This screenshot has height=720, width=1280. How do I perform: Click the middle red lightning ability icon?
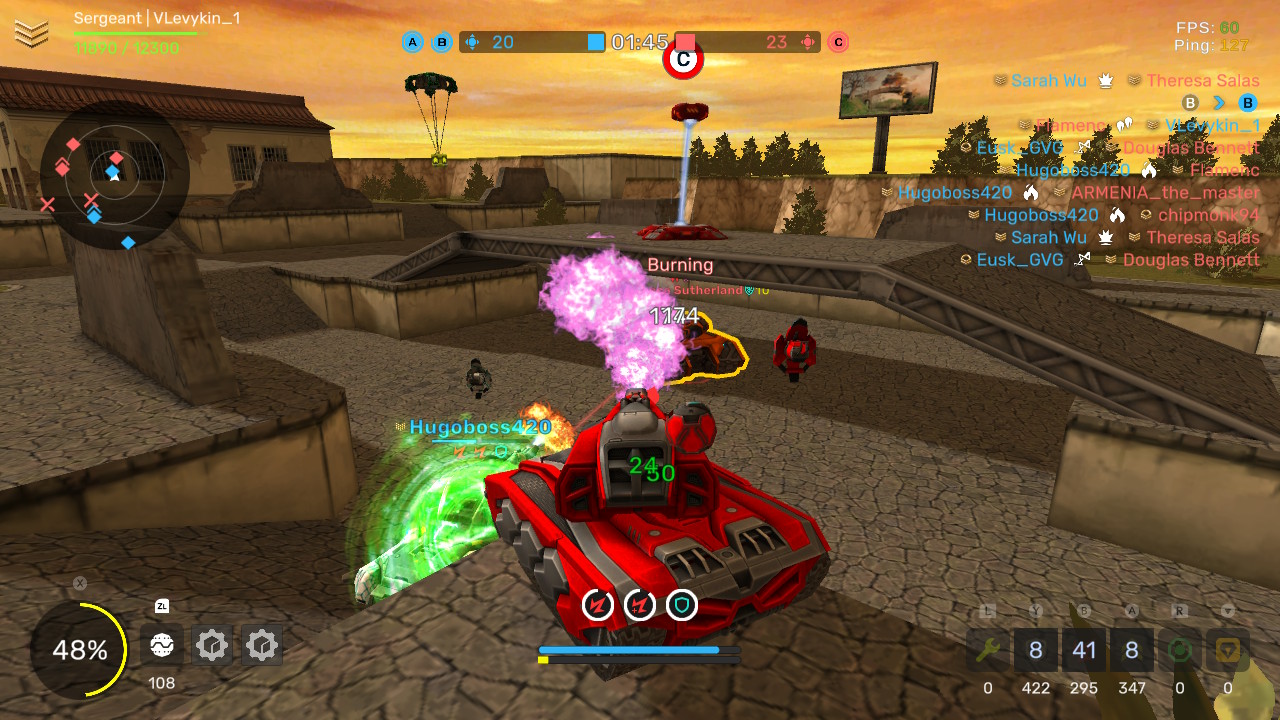tap(639, 605)
